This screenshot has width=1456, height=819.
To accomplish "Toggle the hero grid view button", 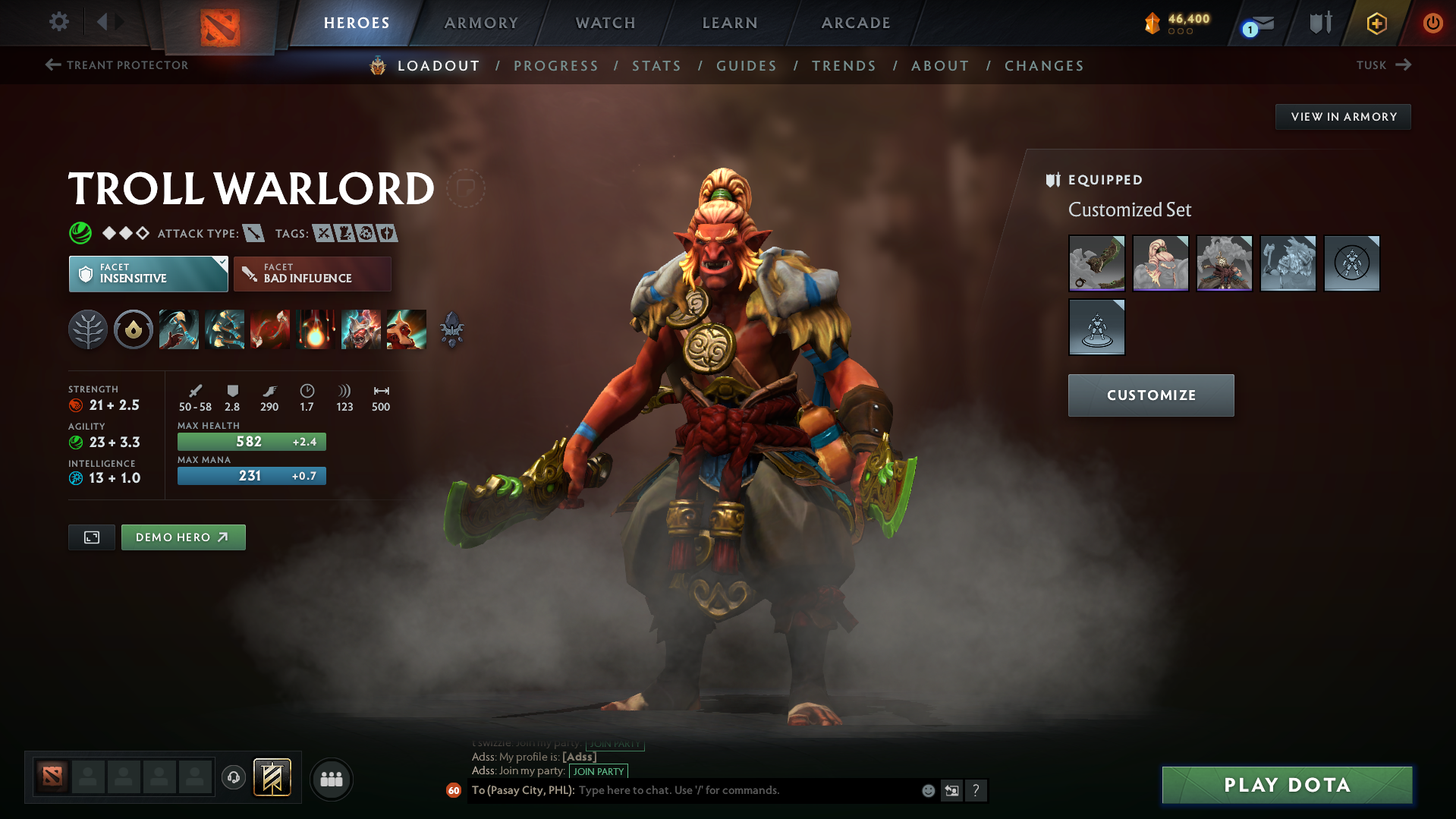I will click(x=91, y=537).
